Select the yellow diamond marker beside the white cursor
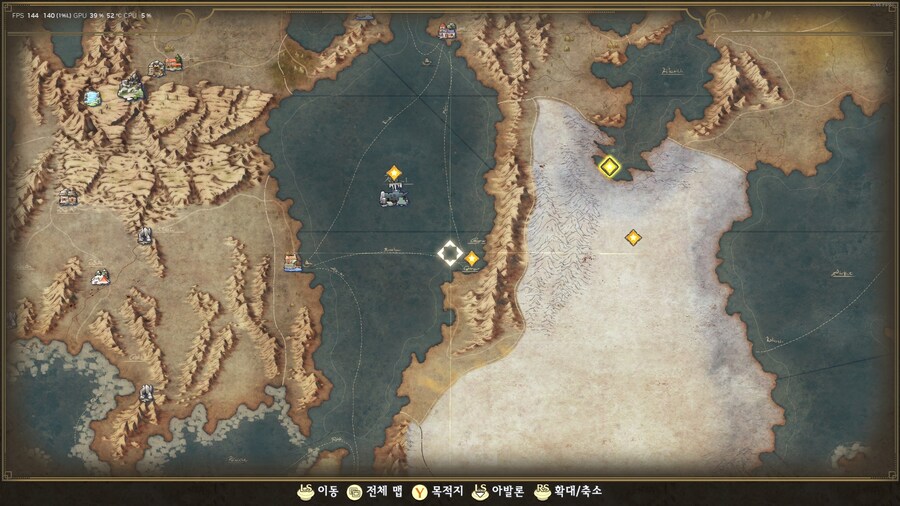The width and height of the screenshot is (900, 506). [x=472, y=258]
